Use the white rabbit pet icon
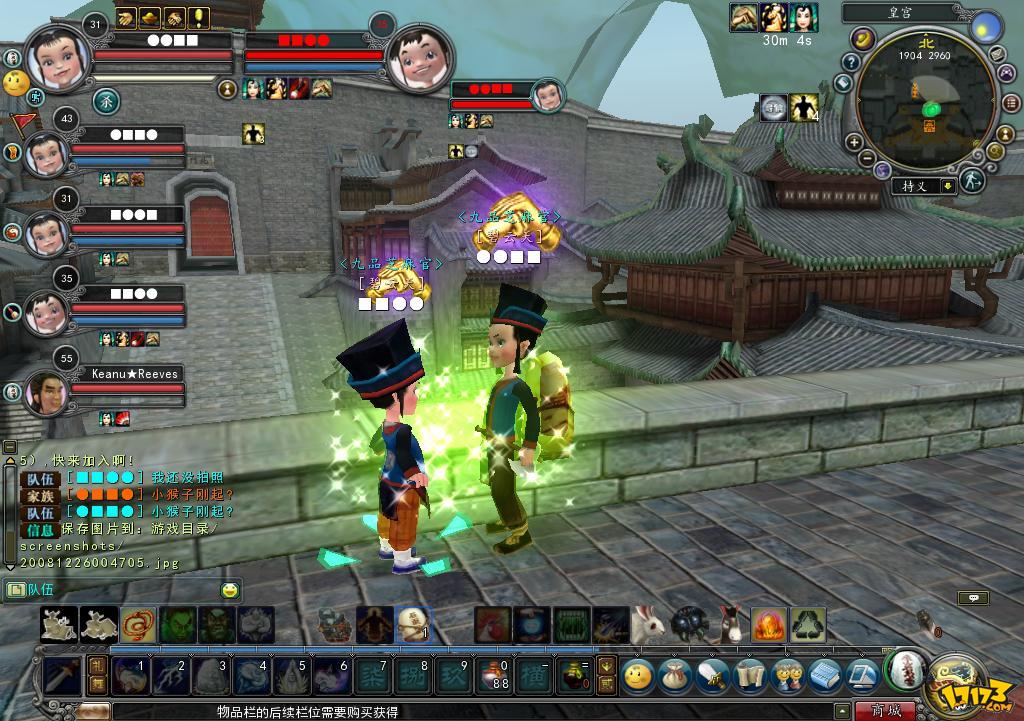The height and width of the screenshot is (721, 1024). click(648, 625)
